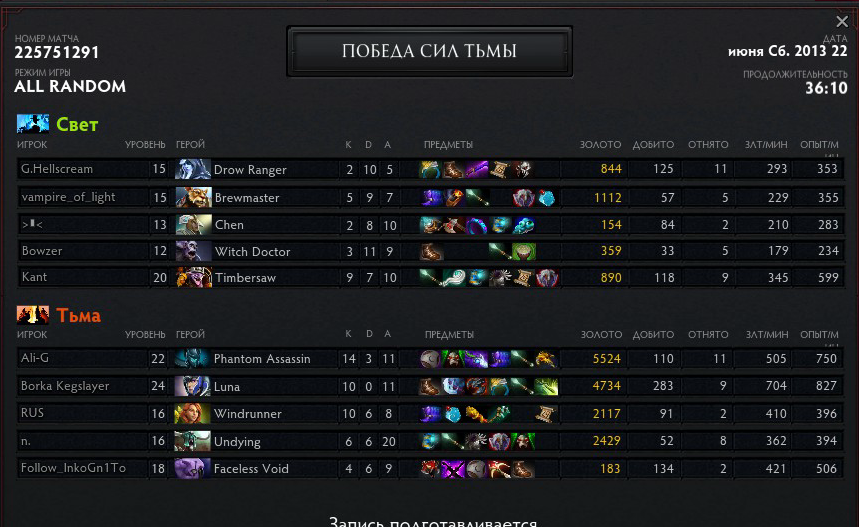Select Follow_InkoGn1To player entry
This screenshot has height=527, width=859.
coord(74,468)
